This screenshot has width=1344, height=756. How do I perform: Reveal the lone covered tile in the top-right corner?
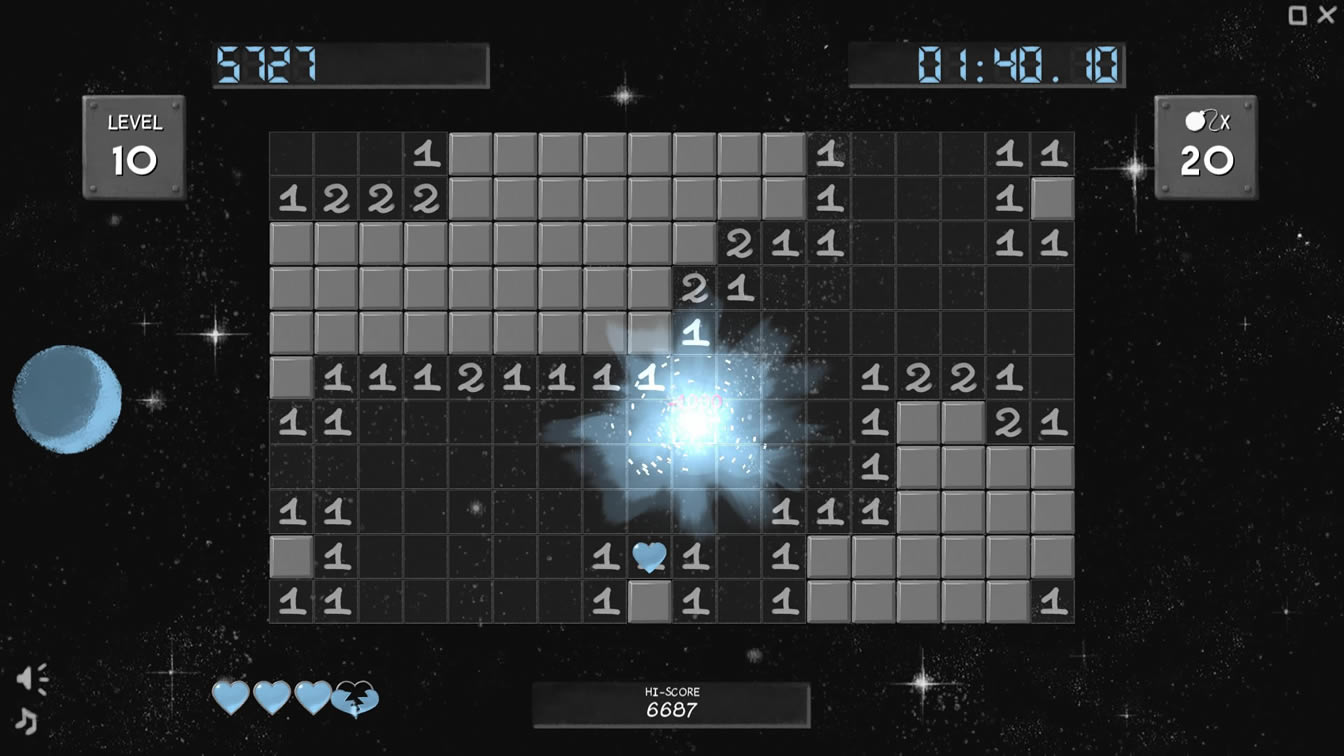coord(1052,199)
